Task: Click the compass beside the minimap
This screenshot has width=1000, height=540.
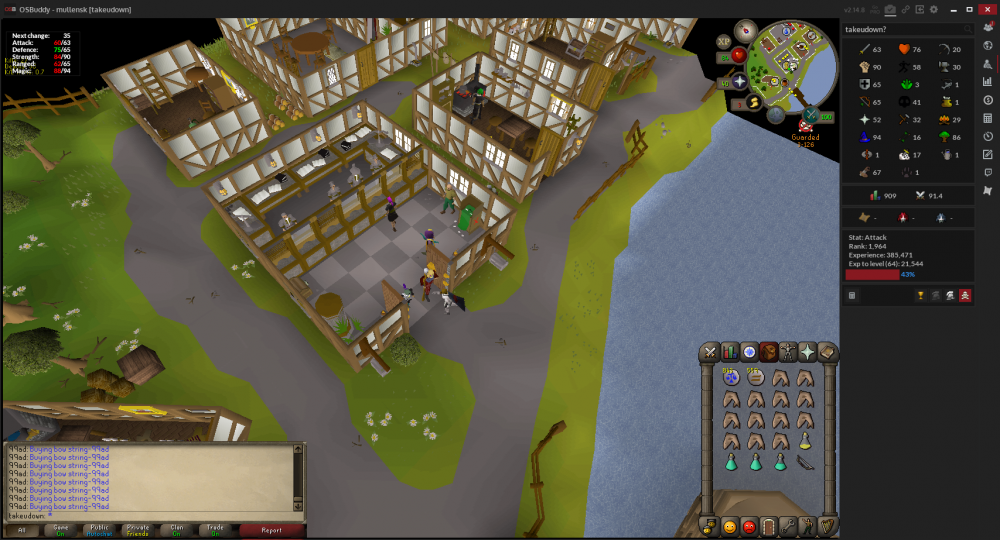Action: click(744, 30)
